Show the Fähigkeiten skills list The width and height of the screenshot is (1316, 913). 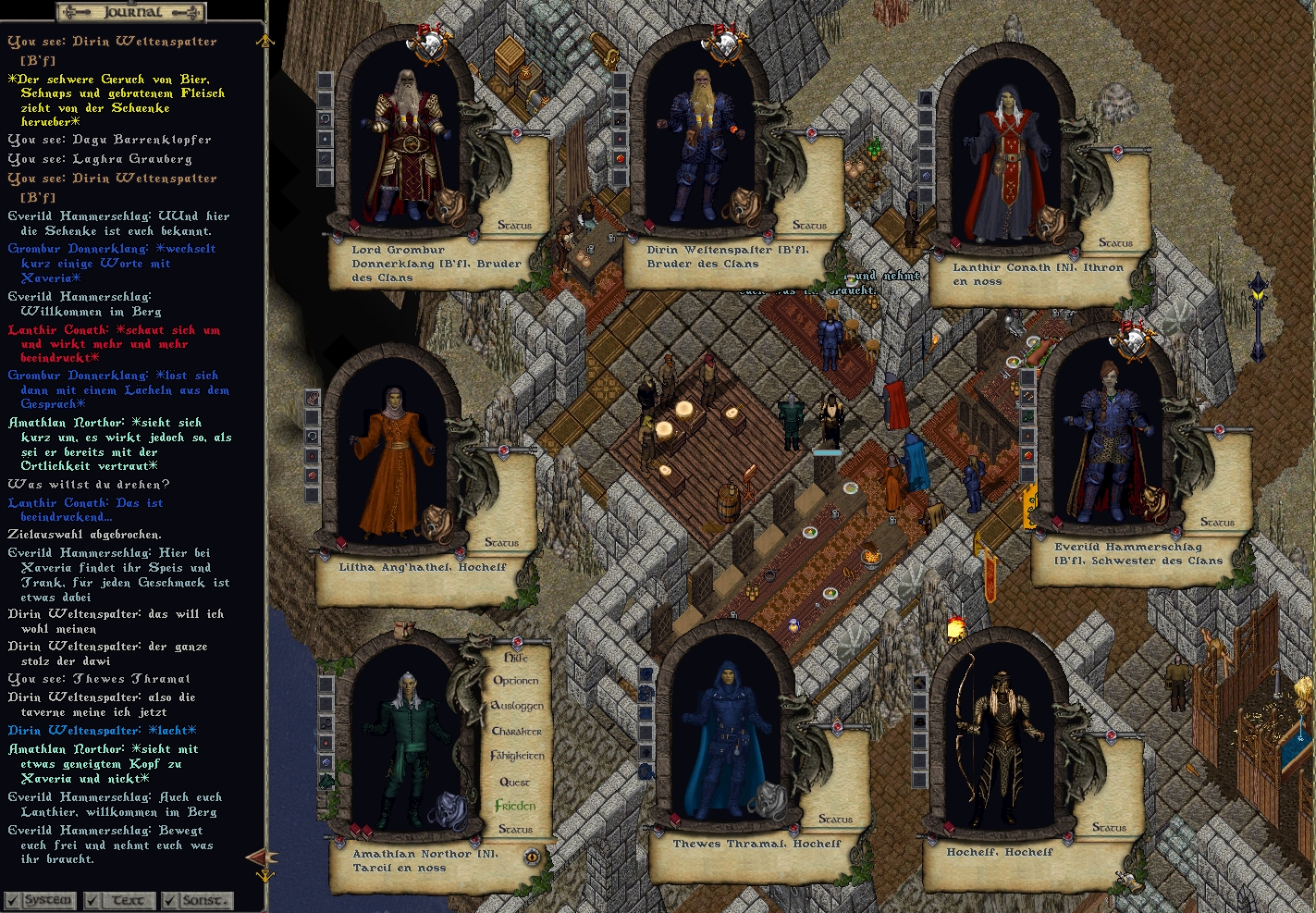[517, 756]
